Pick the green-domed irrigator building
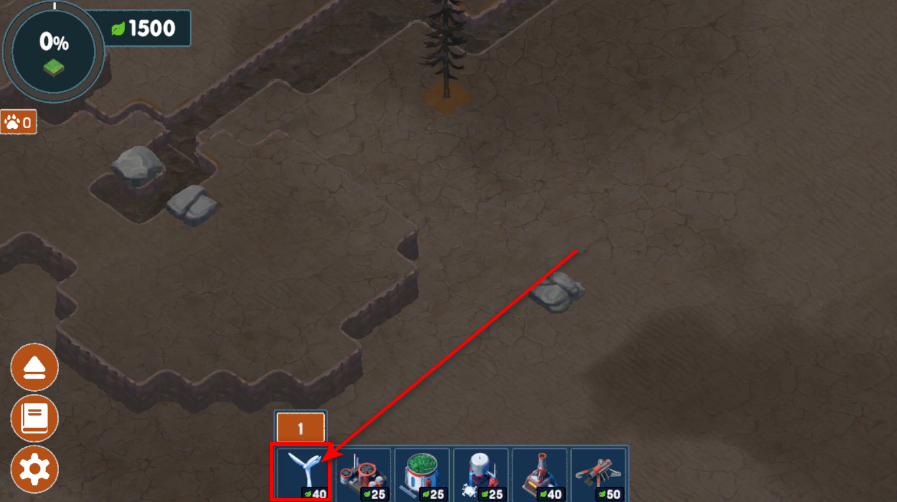Viewport: 897px width, 502px height. coord(422,474)
